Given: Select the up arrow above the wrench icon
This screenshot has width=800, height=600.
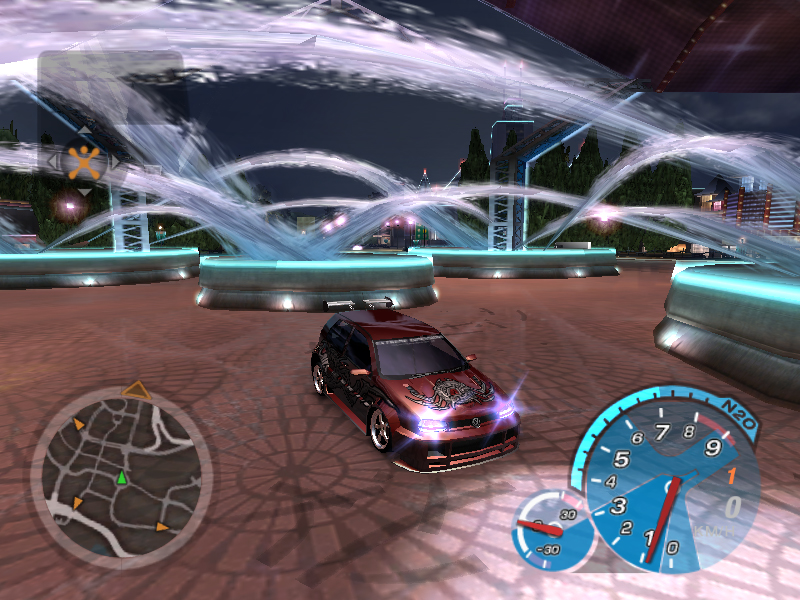Looking at the screenshot, I should (85, 131).
